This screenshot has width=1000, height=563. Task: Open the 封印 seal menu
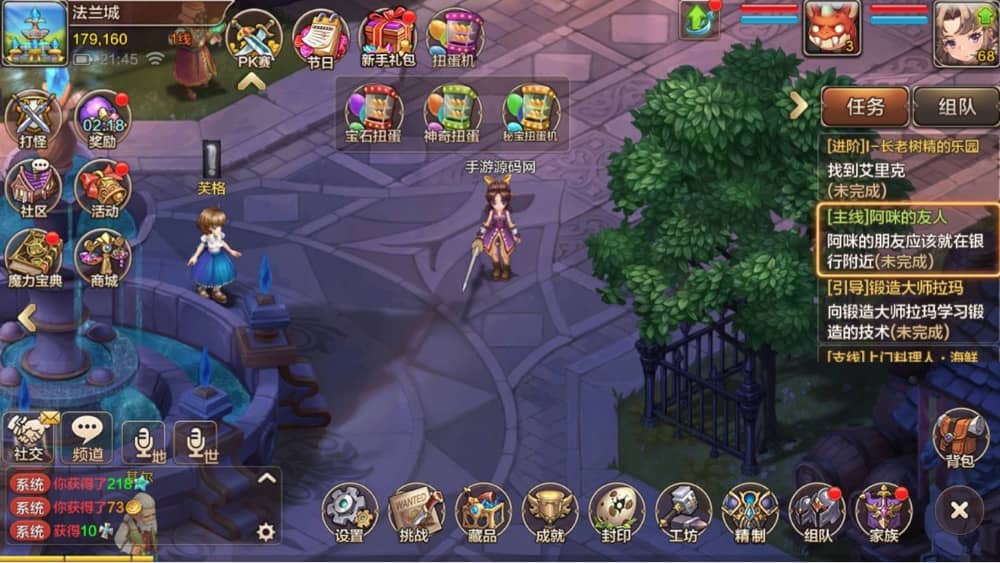(x=616, y=510)
